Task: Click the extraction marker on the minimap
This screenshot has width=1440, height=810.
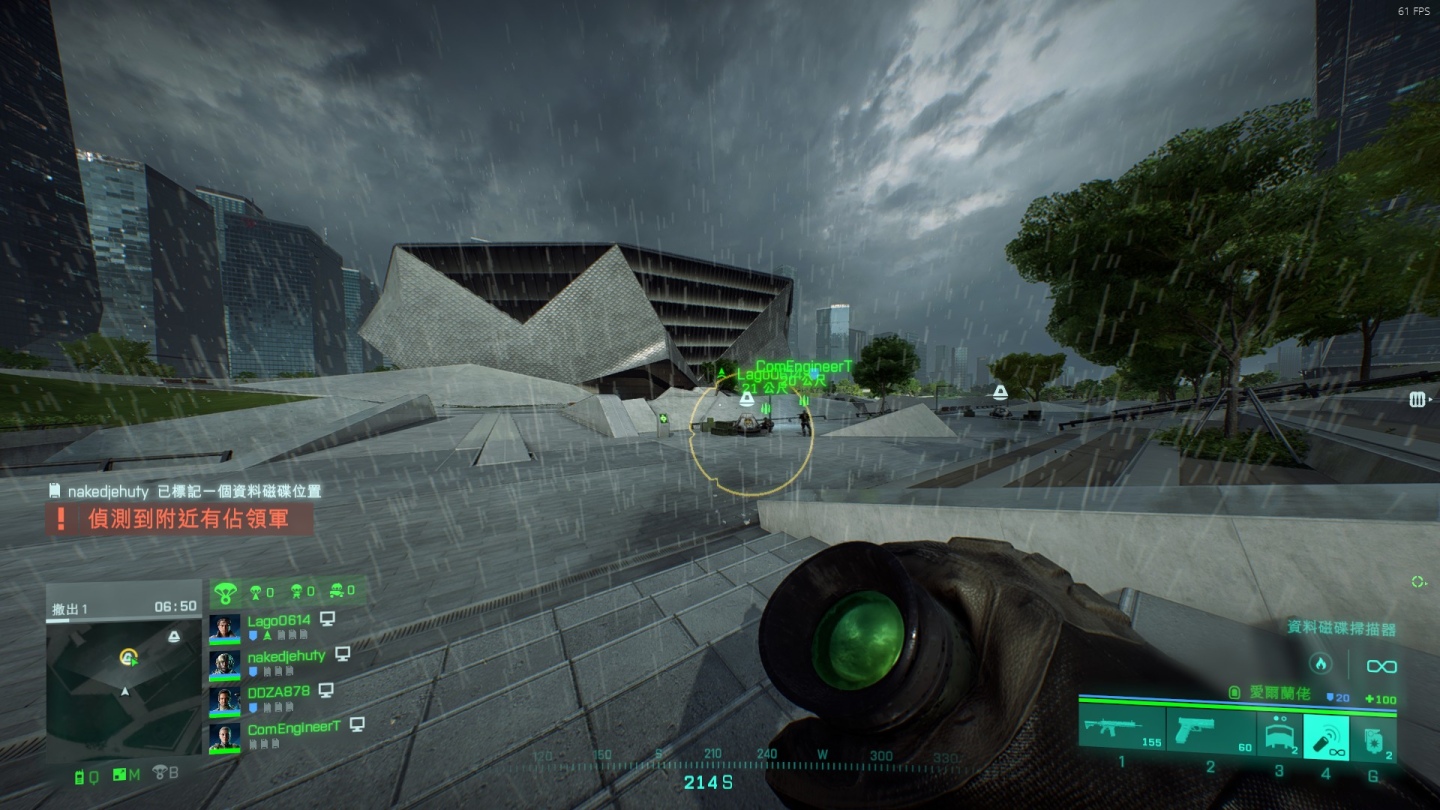Action: pyautogui.click(x=175, y=636)
